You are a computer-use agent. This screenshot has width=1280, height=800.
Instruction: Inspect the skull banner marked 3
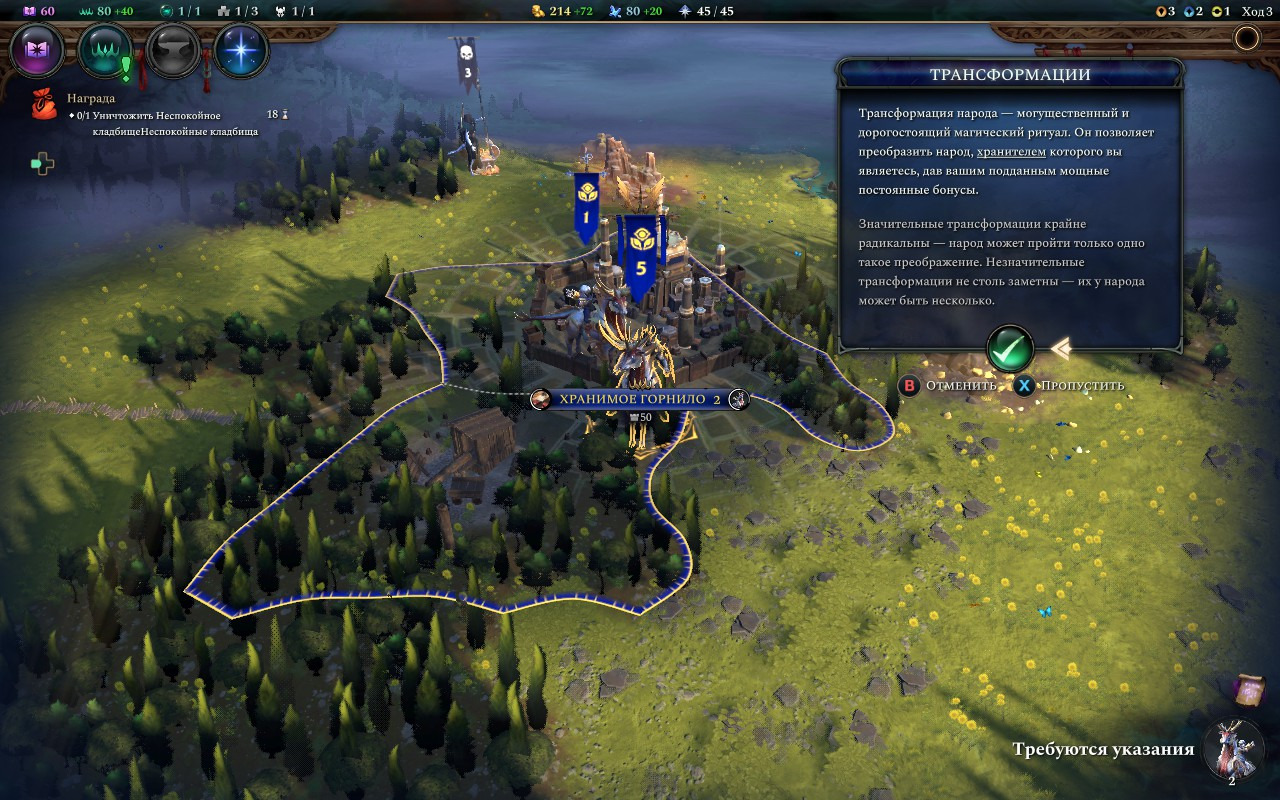pos(466,63)
